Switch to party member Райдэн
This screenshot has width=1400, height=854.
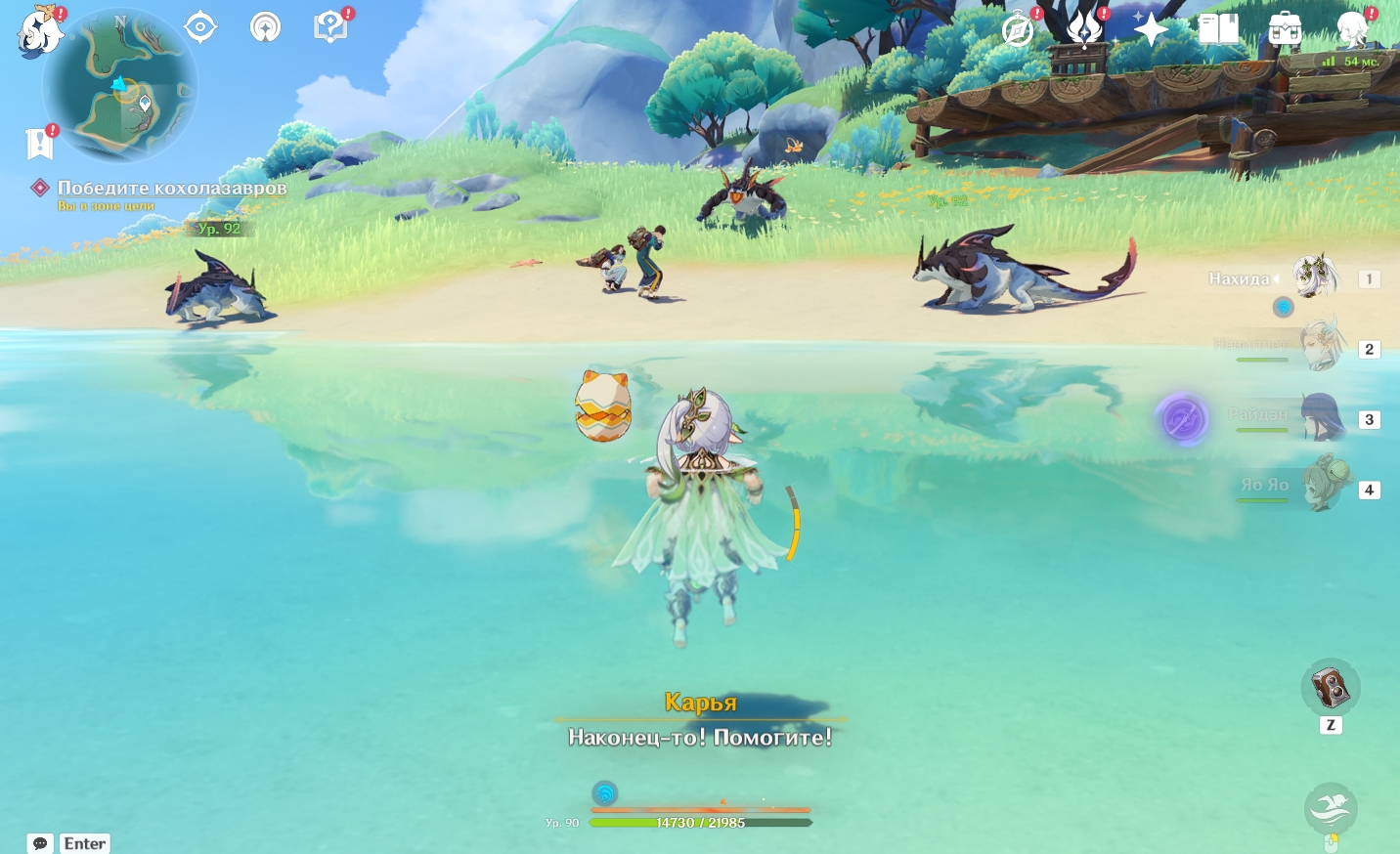tap(1320, 417)
